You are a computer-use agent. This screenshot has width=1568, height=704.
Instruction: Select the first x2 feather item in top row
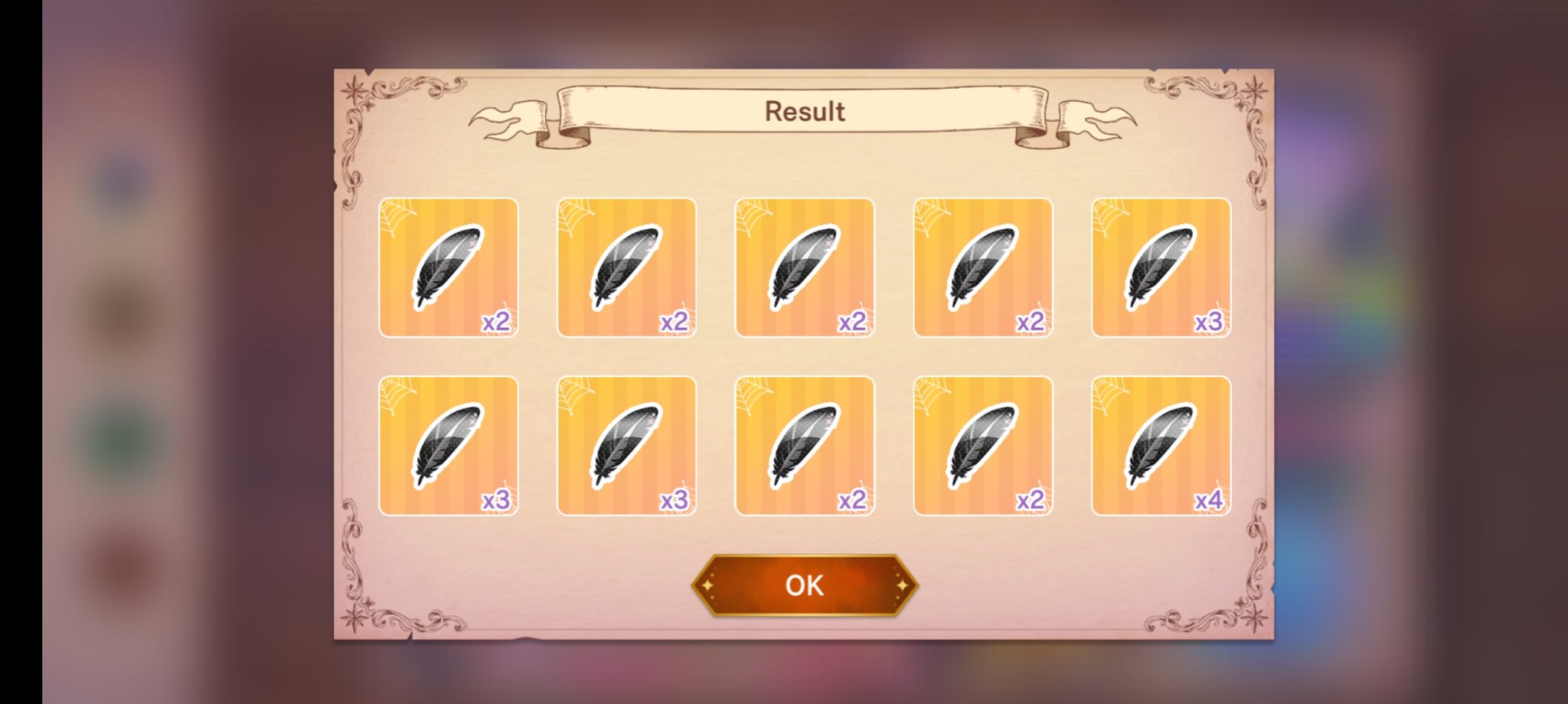[448, 267]
